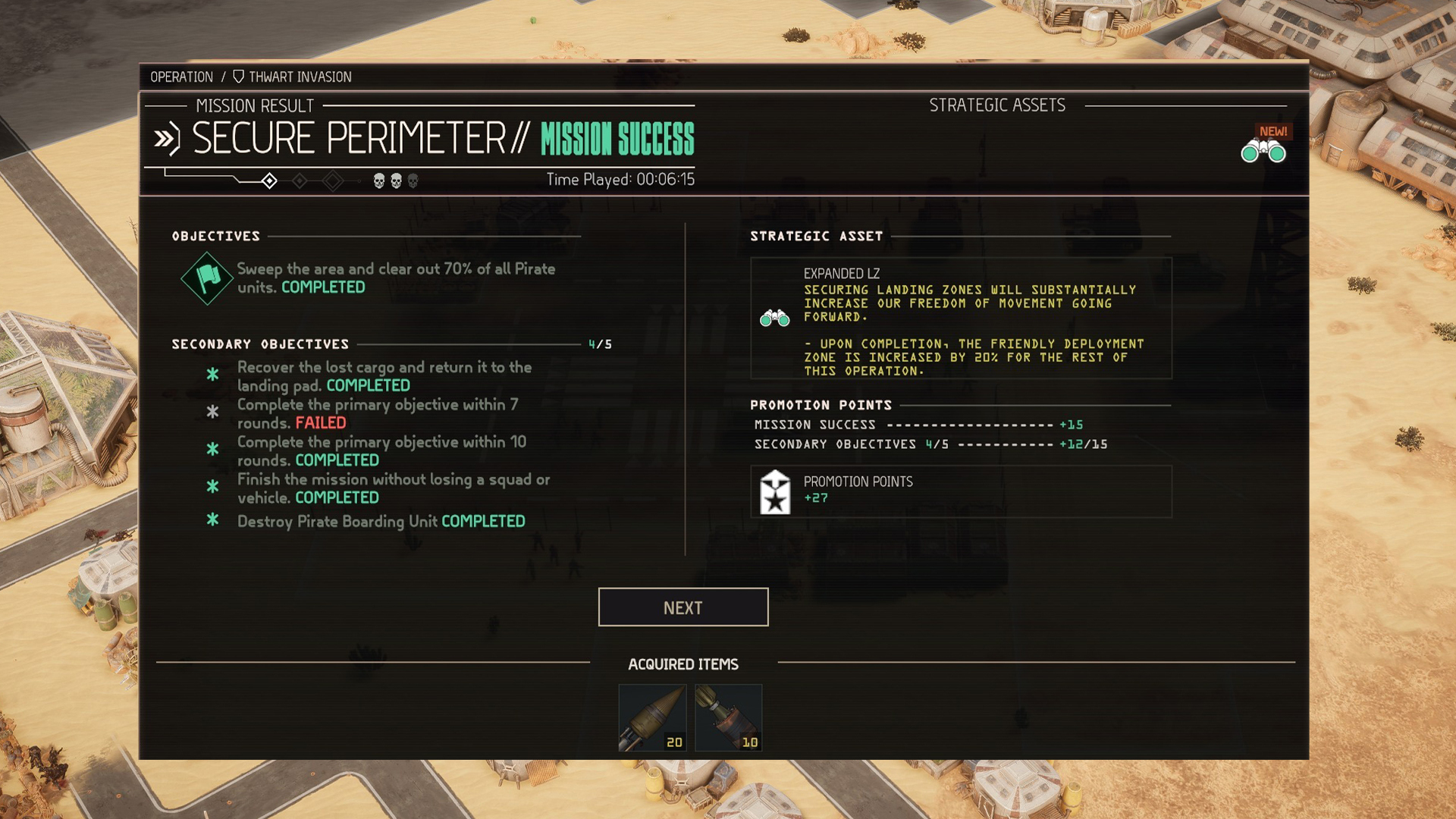View the Promotion Points +27 reward box
This screenshot has height=819, width=1456.
961,491
